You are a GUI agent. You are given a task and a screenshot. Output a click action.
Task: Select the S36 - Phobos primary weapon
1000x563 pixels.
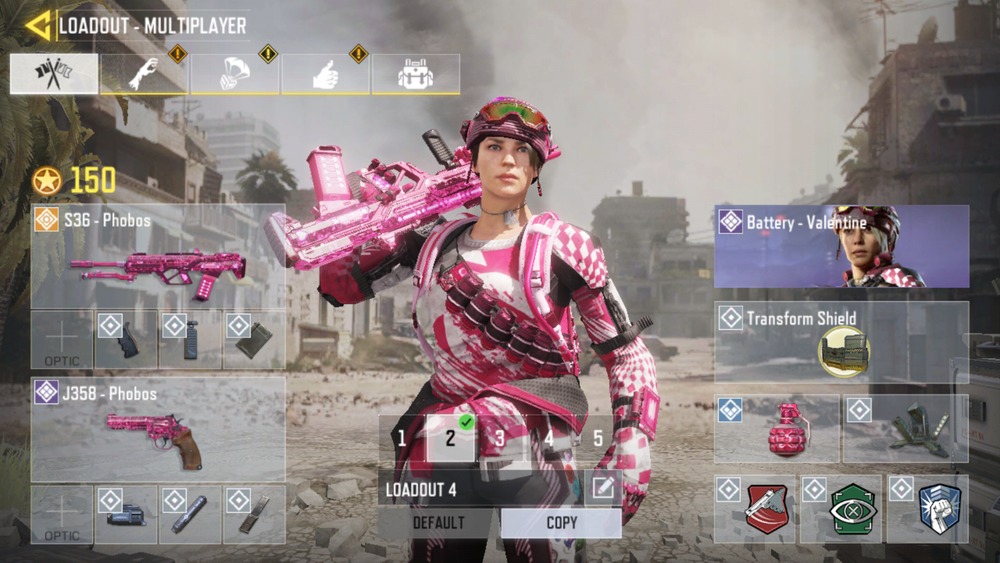pos(158,256)
